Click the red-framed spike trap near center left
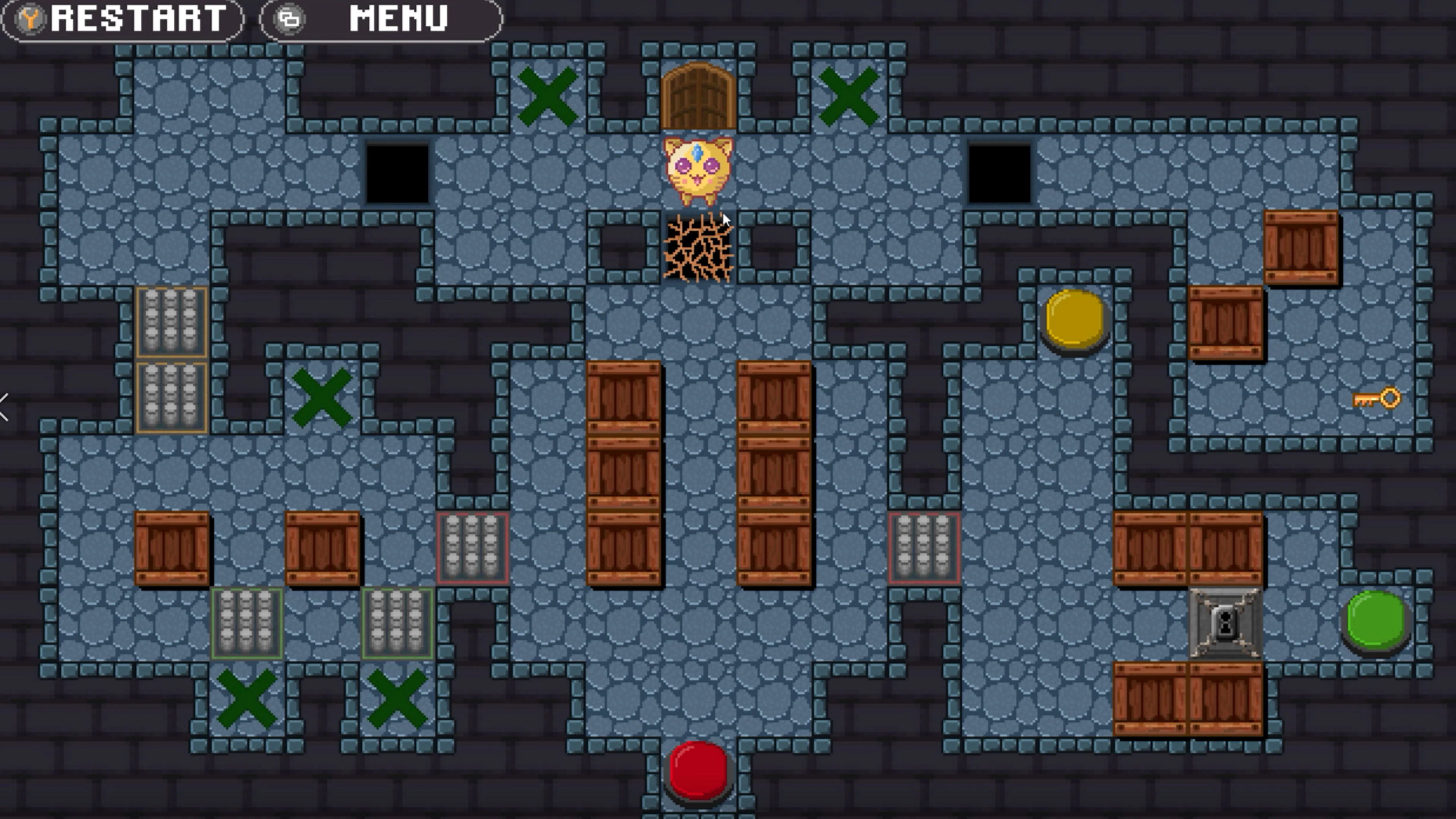 (474, 548)
